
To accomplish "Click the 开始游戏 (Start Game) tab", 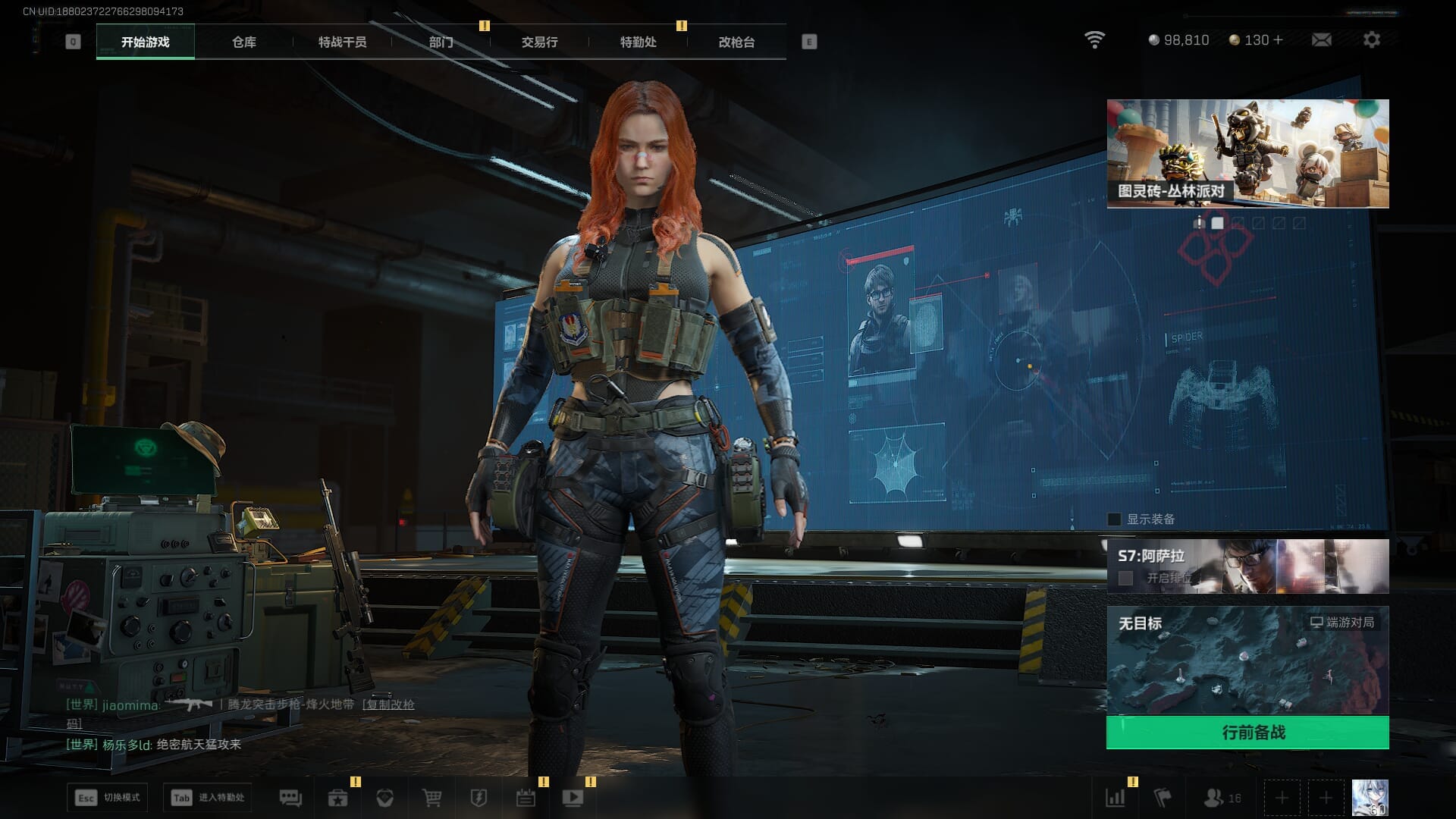I will (145, 42).
